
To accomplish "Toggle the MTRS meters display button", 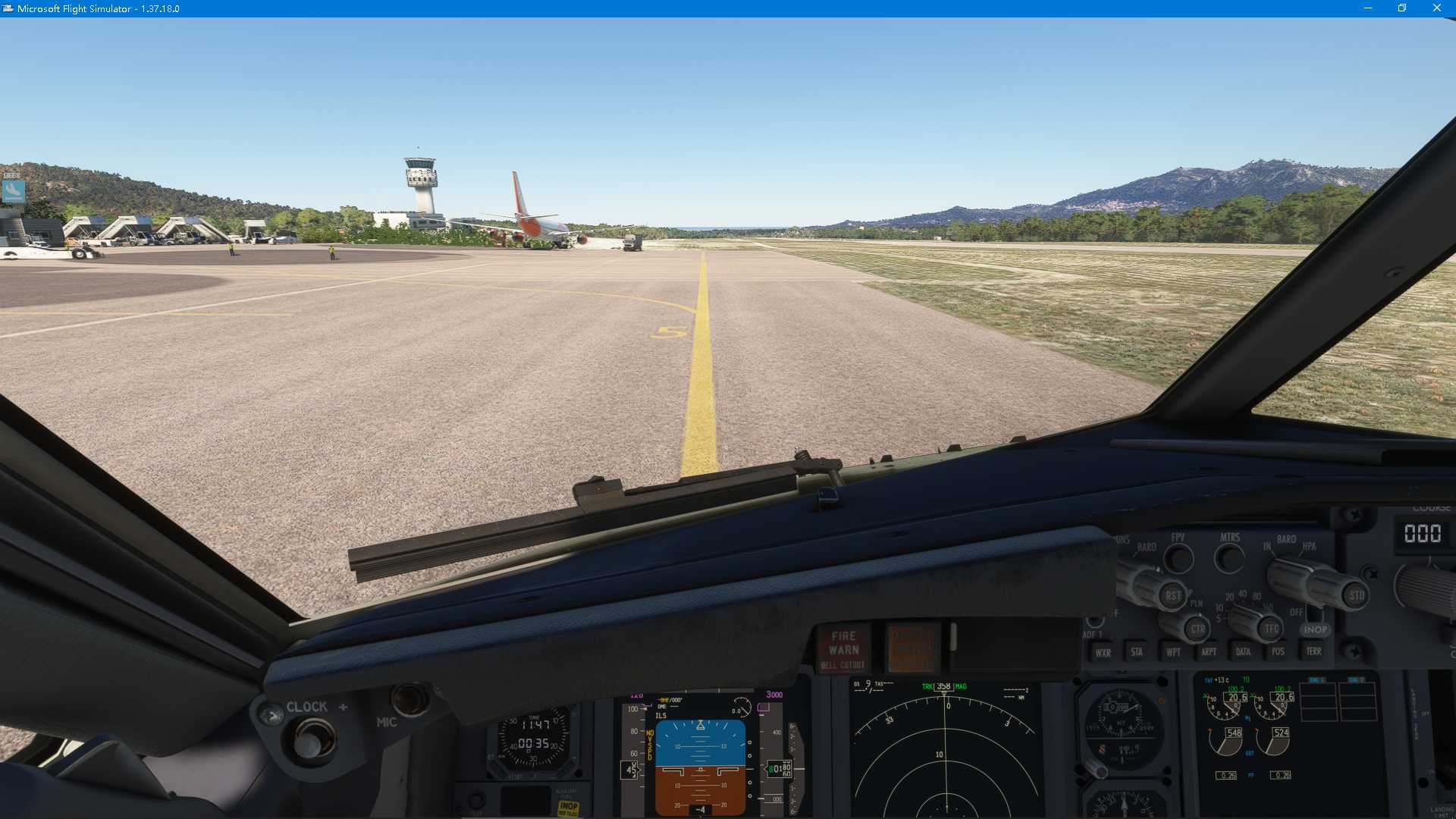I will pyautogui.click(x=1230, y=559).
